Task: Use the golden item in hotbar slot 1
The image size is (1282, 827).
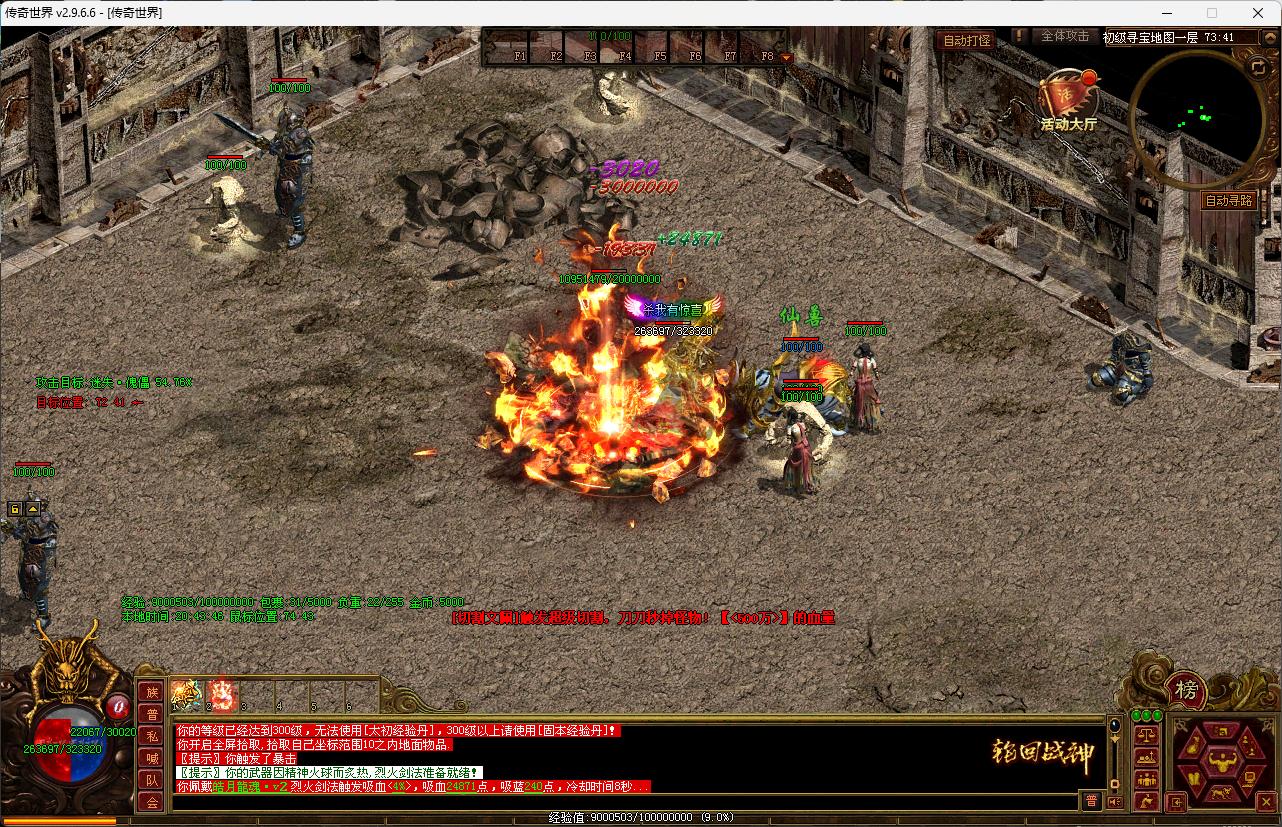Action: click(x=187, y=695)
